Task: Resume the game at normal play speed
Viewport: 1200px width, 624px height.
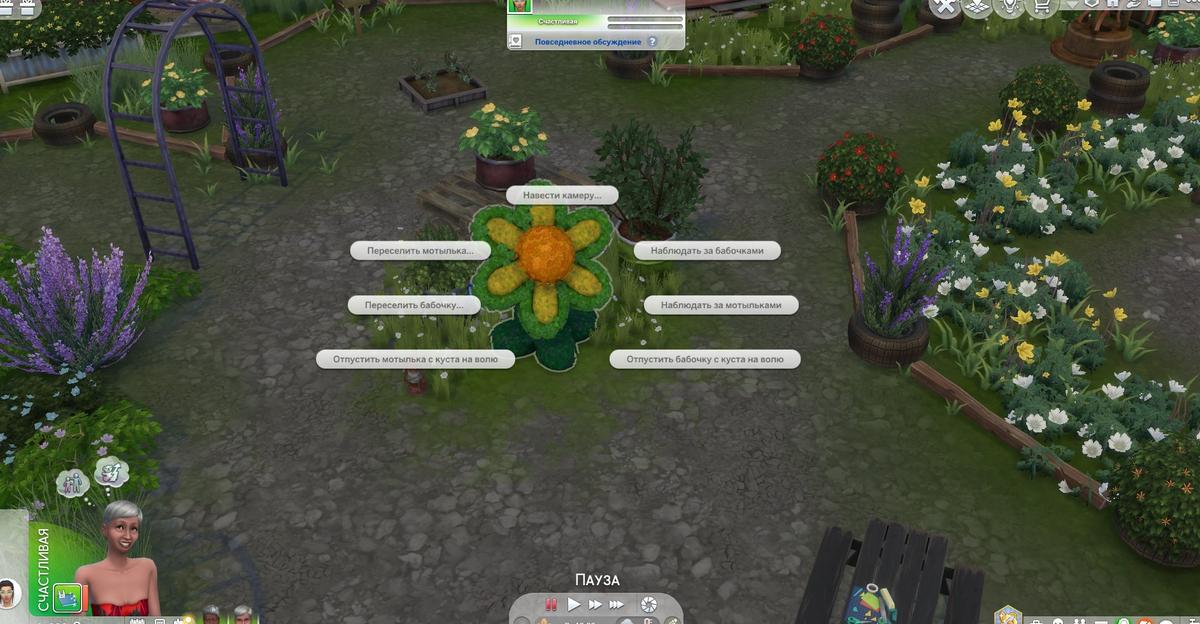Action: [574, 604]
